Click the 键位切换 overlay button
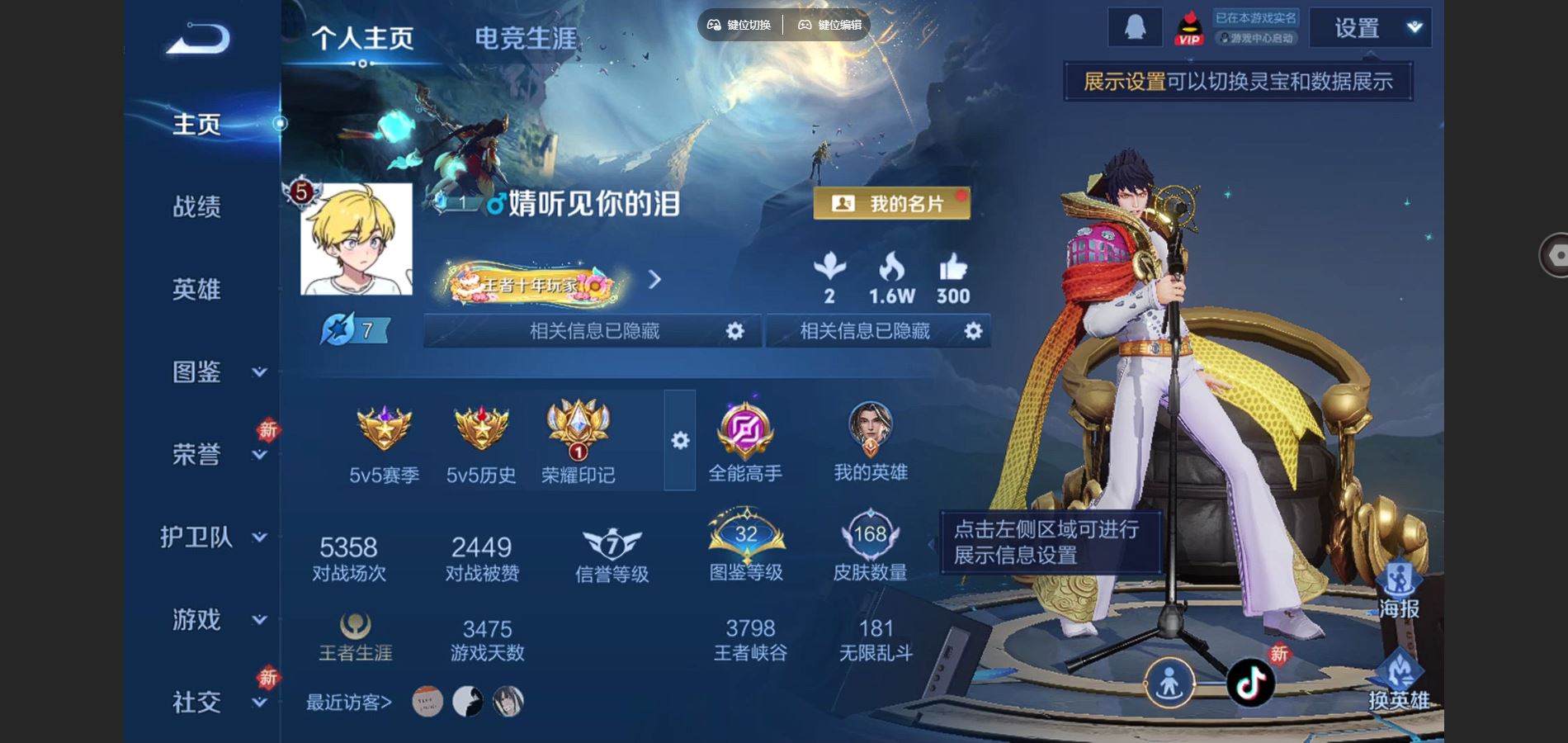 tap(739, 25)
